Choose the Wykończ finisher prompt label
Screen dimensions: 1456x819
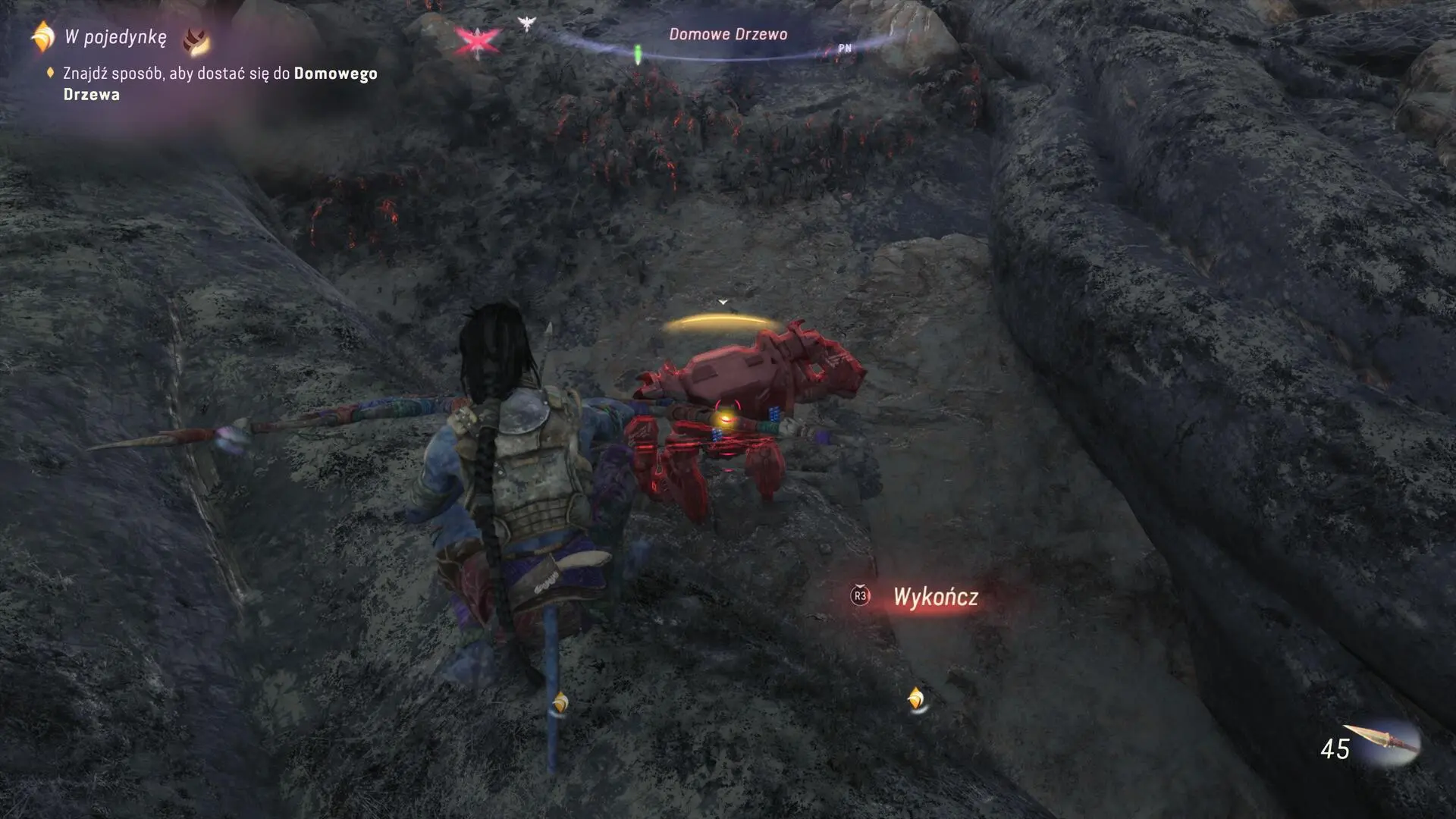(x=935, y=597)
